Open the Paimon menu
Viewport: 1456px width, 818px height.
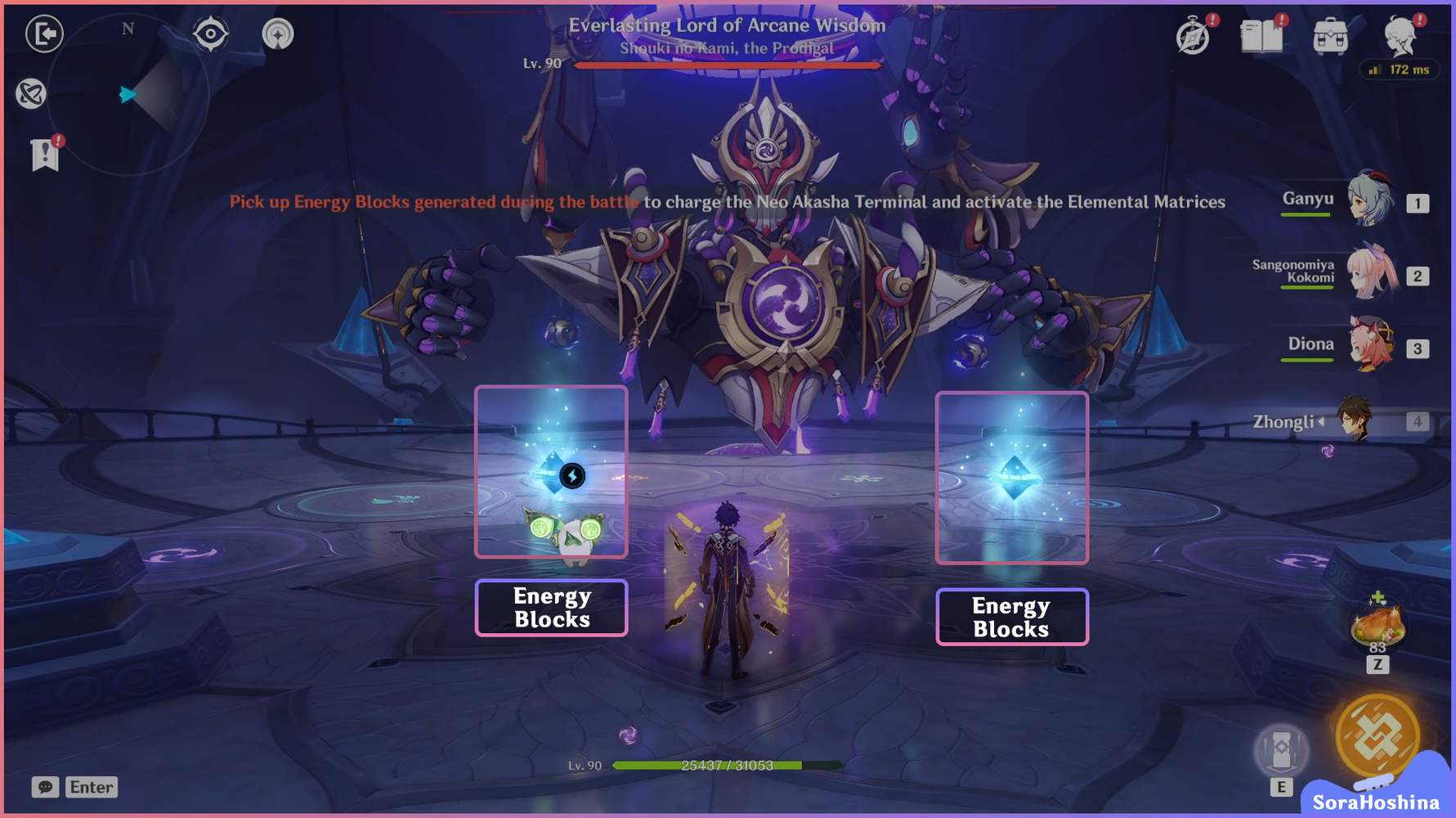(1400, 37)
